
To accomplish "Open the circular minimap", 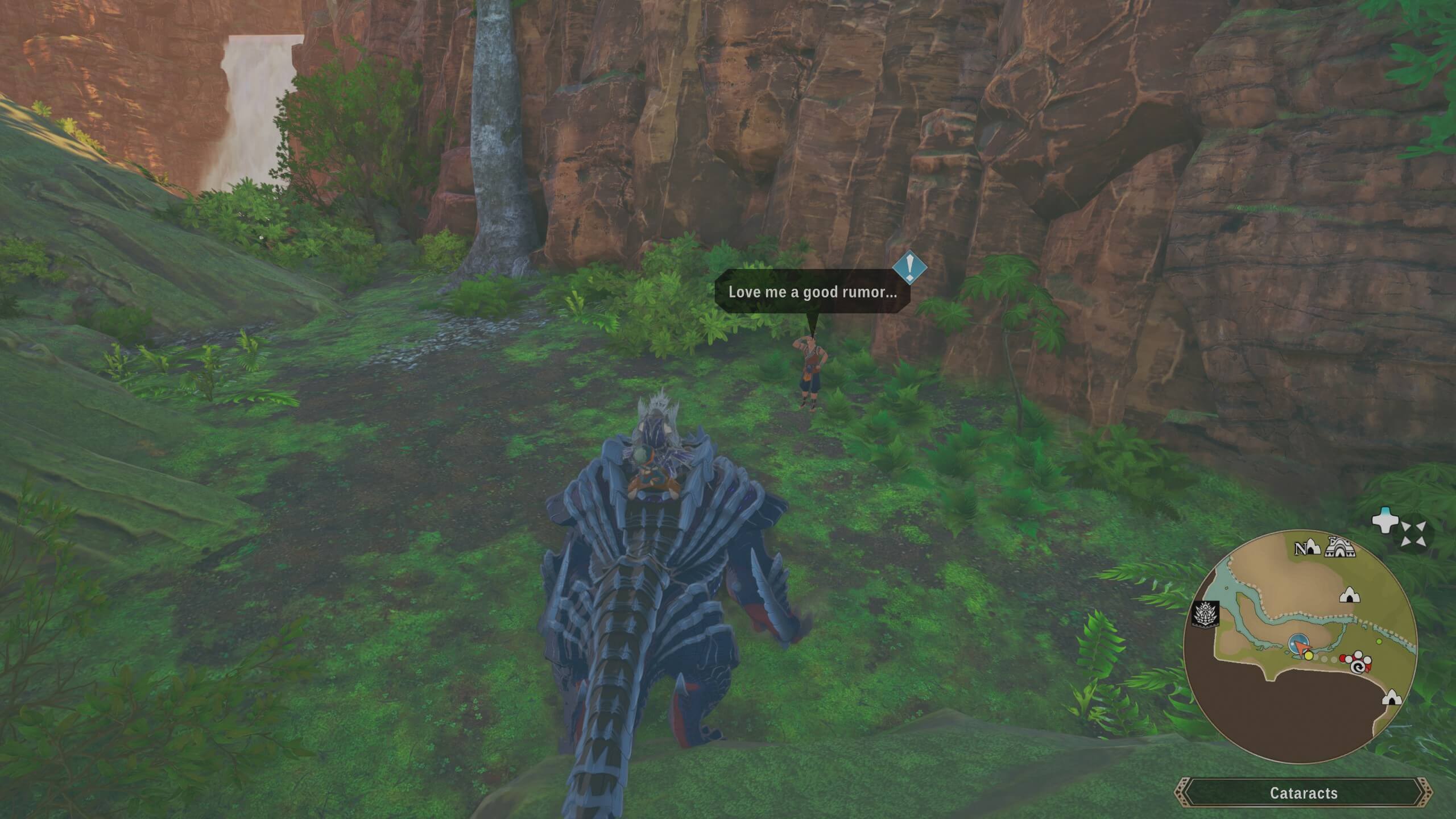I will 1300,647.
